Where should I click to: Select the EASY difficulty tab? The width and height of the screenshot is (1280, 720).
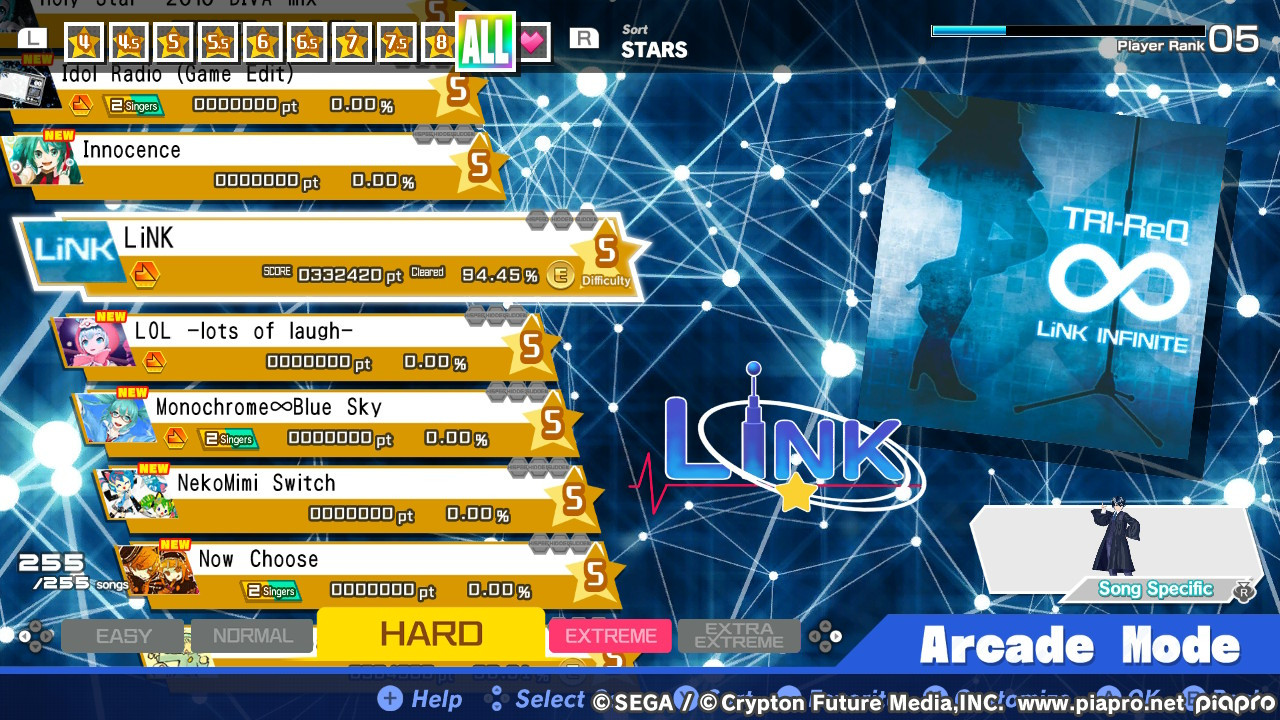[122, 635]
